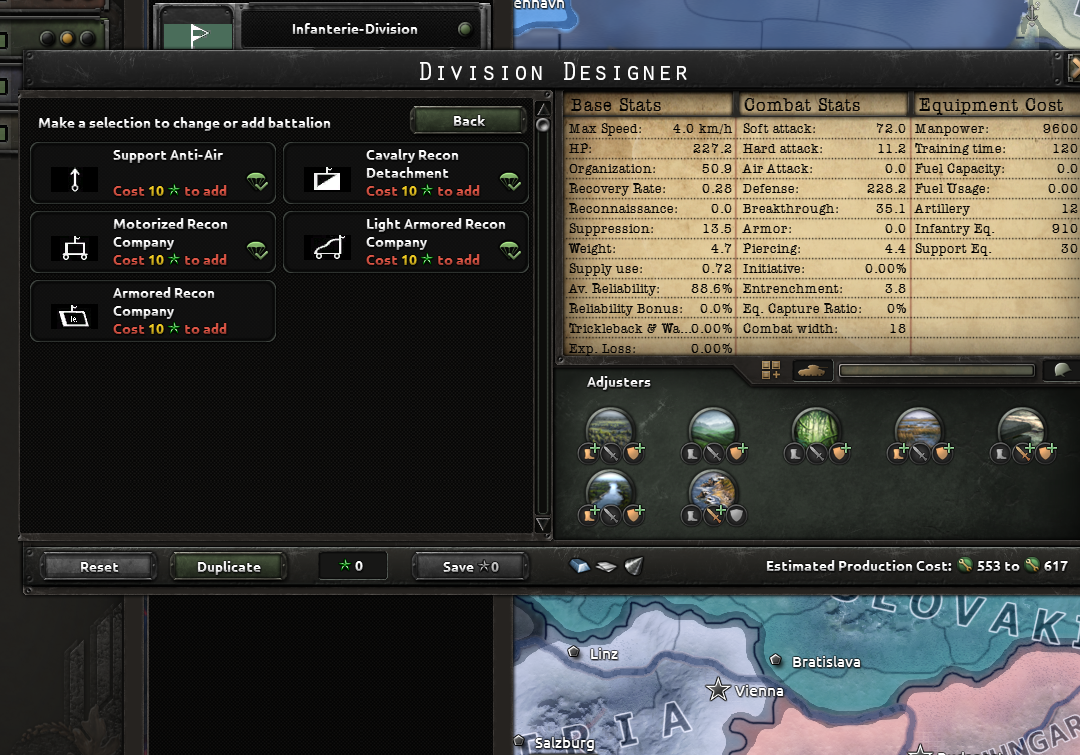The height and width of the screenshot is (755, 1080).
Task: Click the tank equipment icon
Action: pyautogui.click(x=812, y=371)
